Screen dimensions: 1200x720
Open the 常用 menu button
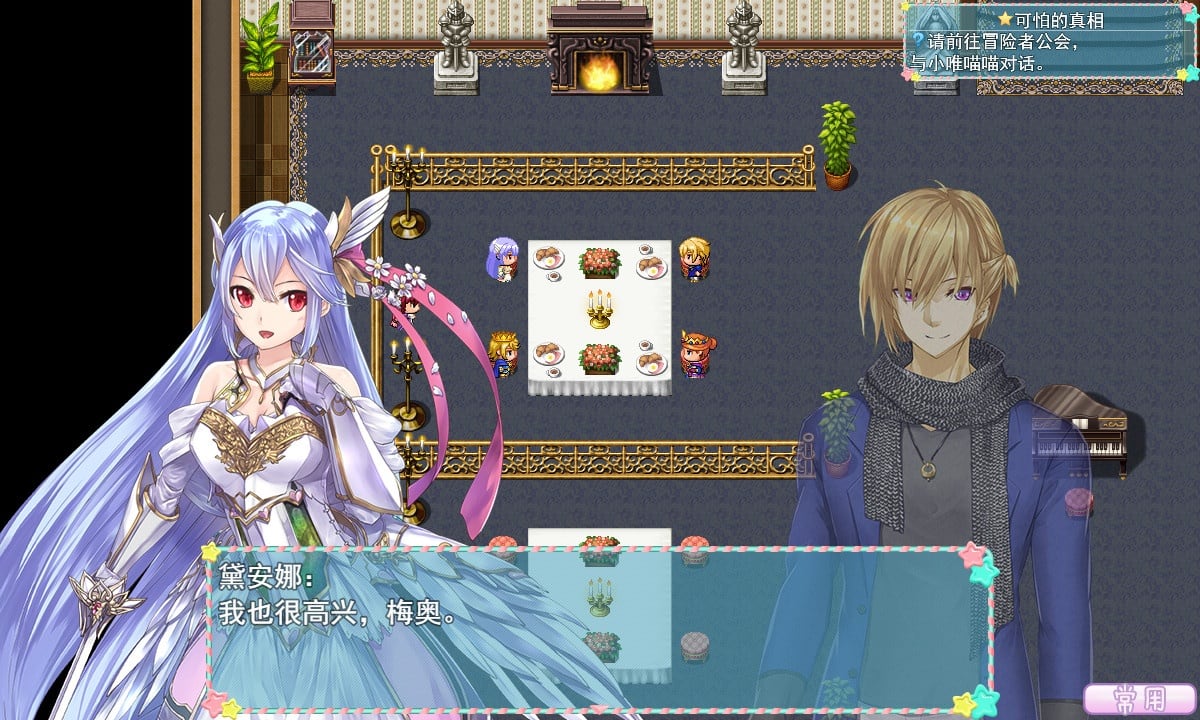coord(1139,699)
